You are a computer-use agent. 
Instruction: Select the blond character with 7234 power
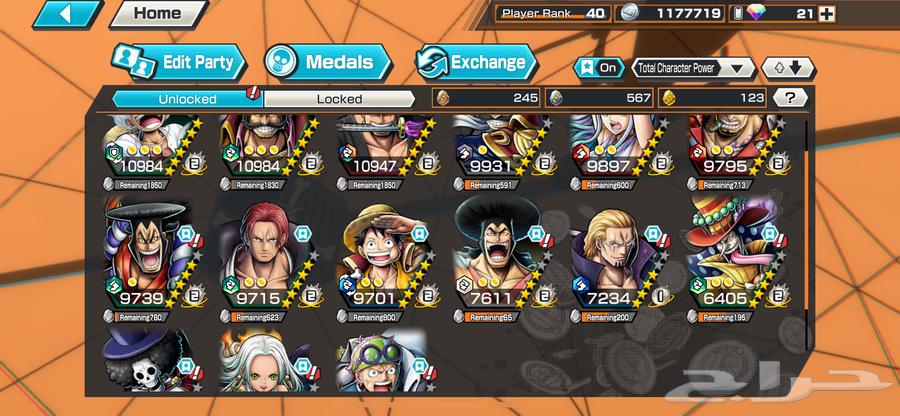coord(614,250)
